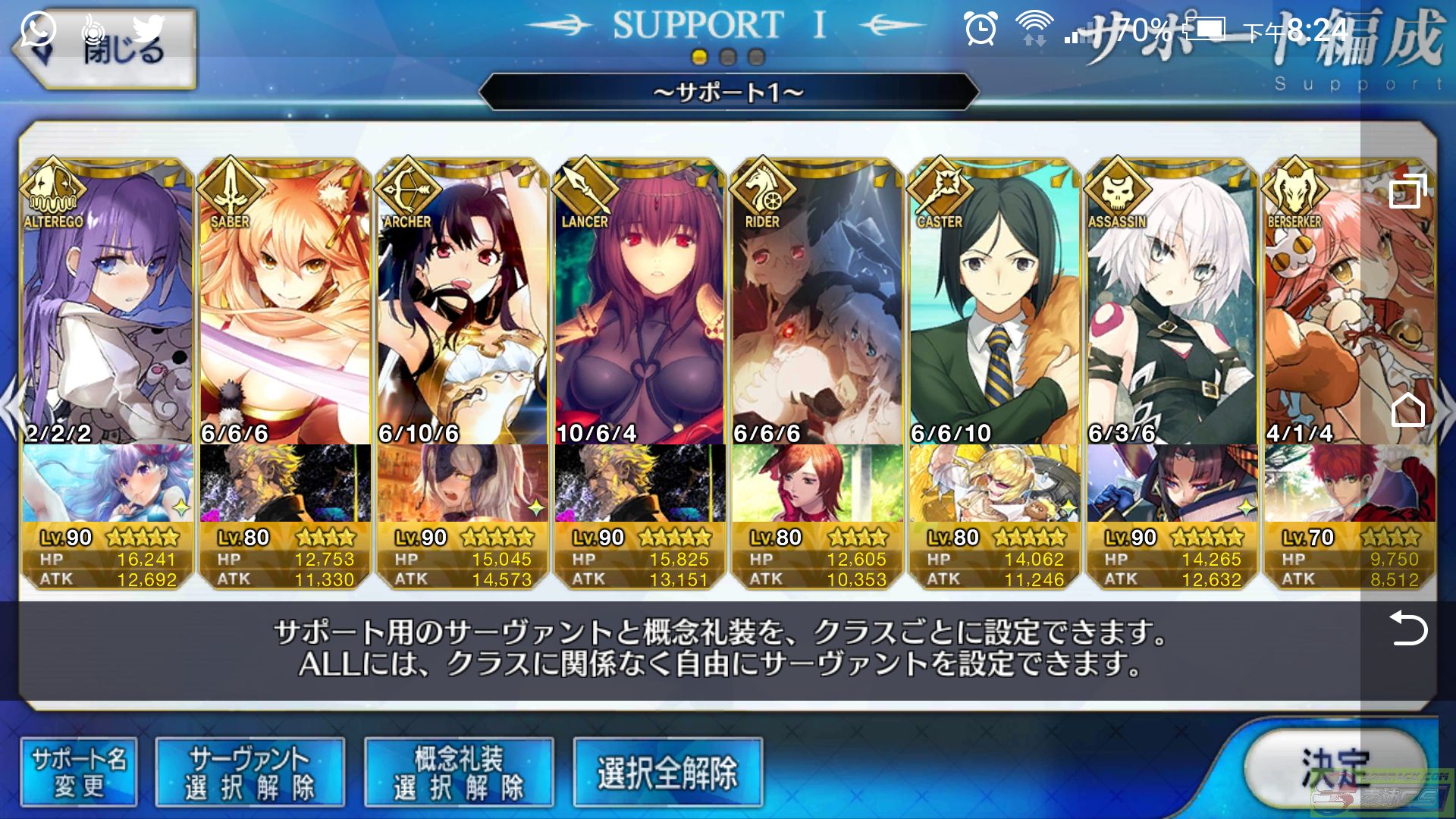Tap the Android back navigation arrow

point(1408,629)
